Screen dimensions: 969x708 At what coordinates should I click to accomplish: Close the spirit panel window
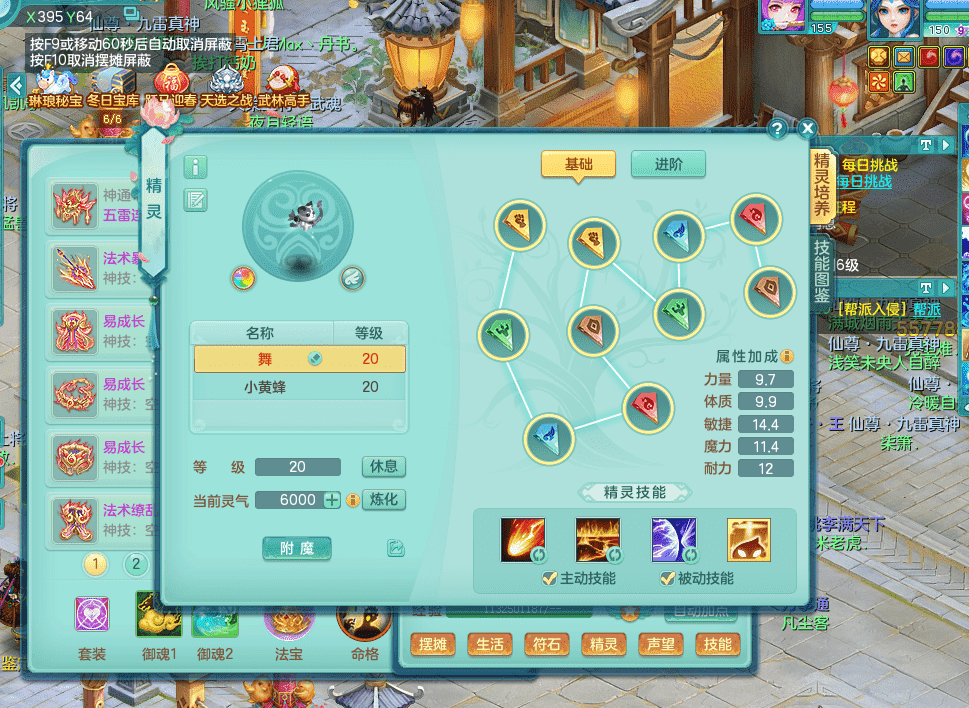coord(807,129)
